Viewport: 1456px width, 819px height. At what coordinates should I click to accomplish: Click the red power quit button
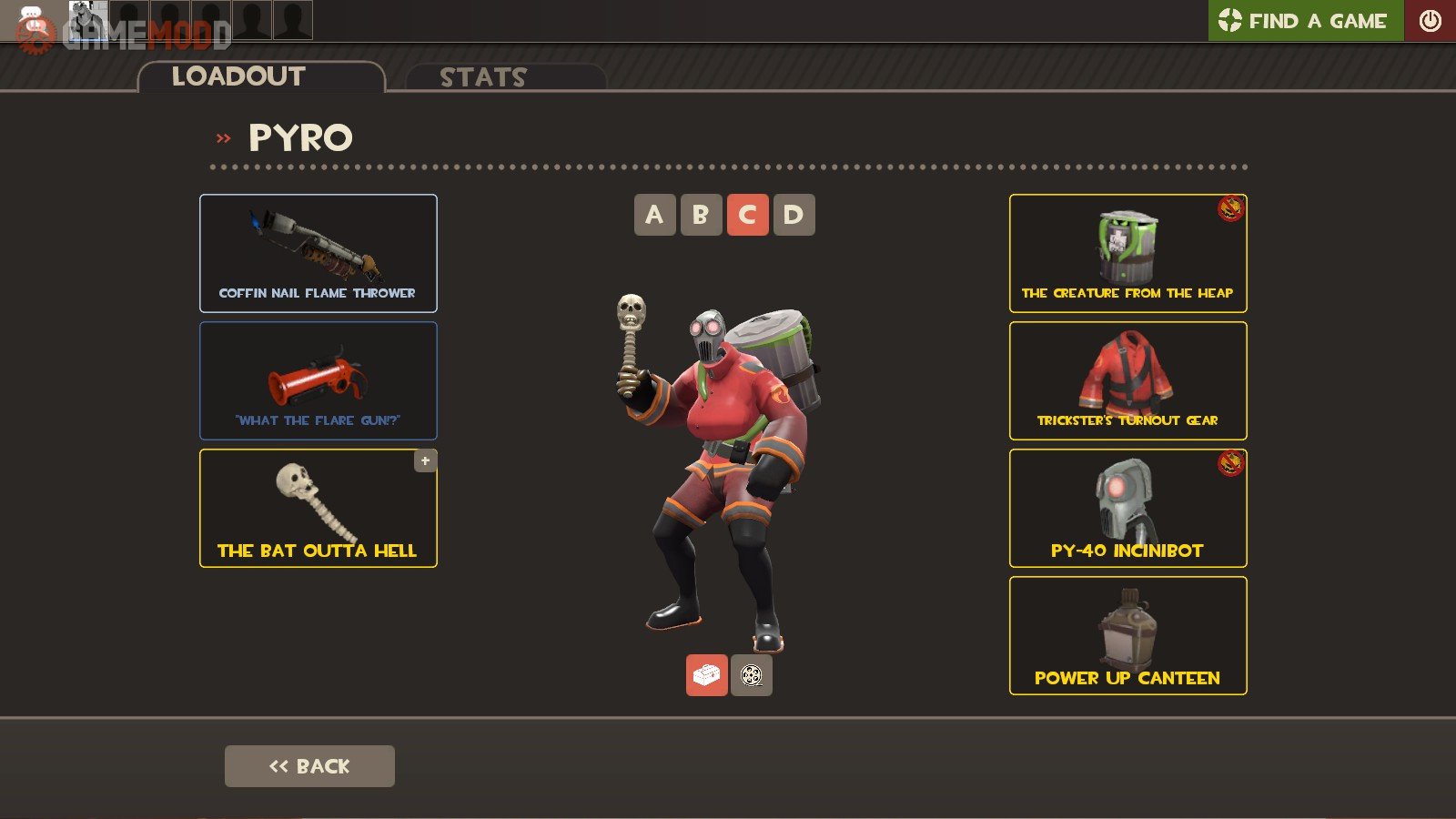[x=1430, y=20]
